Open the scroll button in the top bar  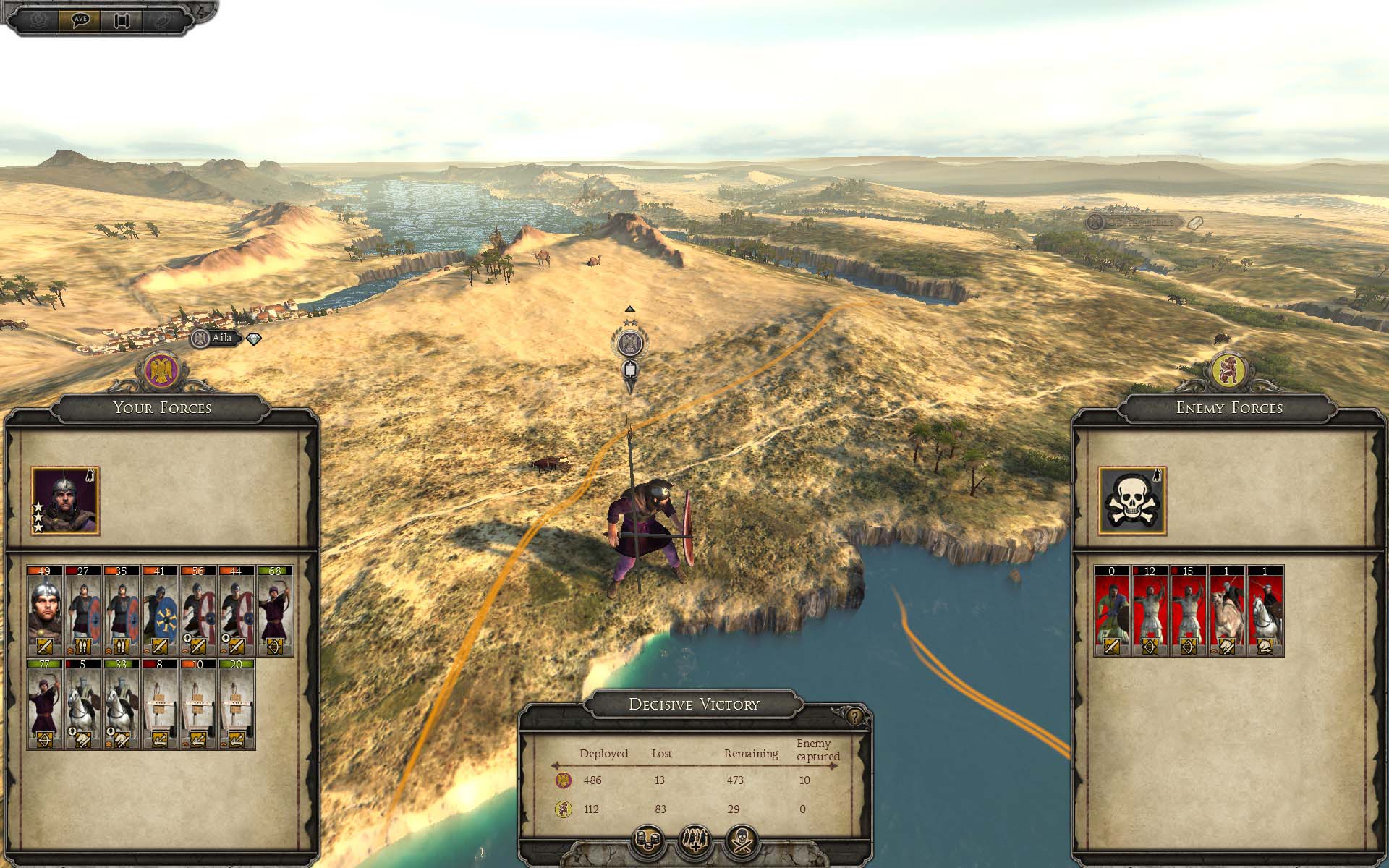point(122,20)
